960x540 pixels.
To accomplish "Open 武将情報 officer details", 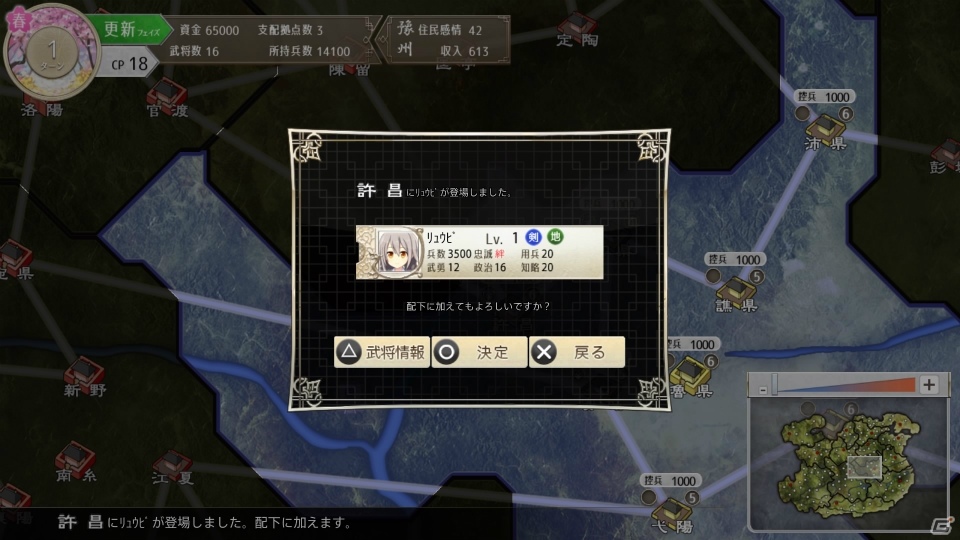I will [382, 352].
